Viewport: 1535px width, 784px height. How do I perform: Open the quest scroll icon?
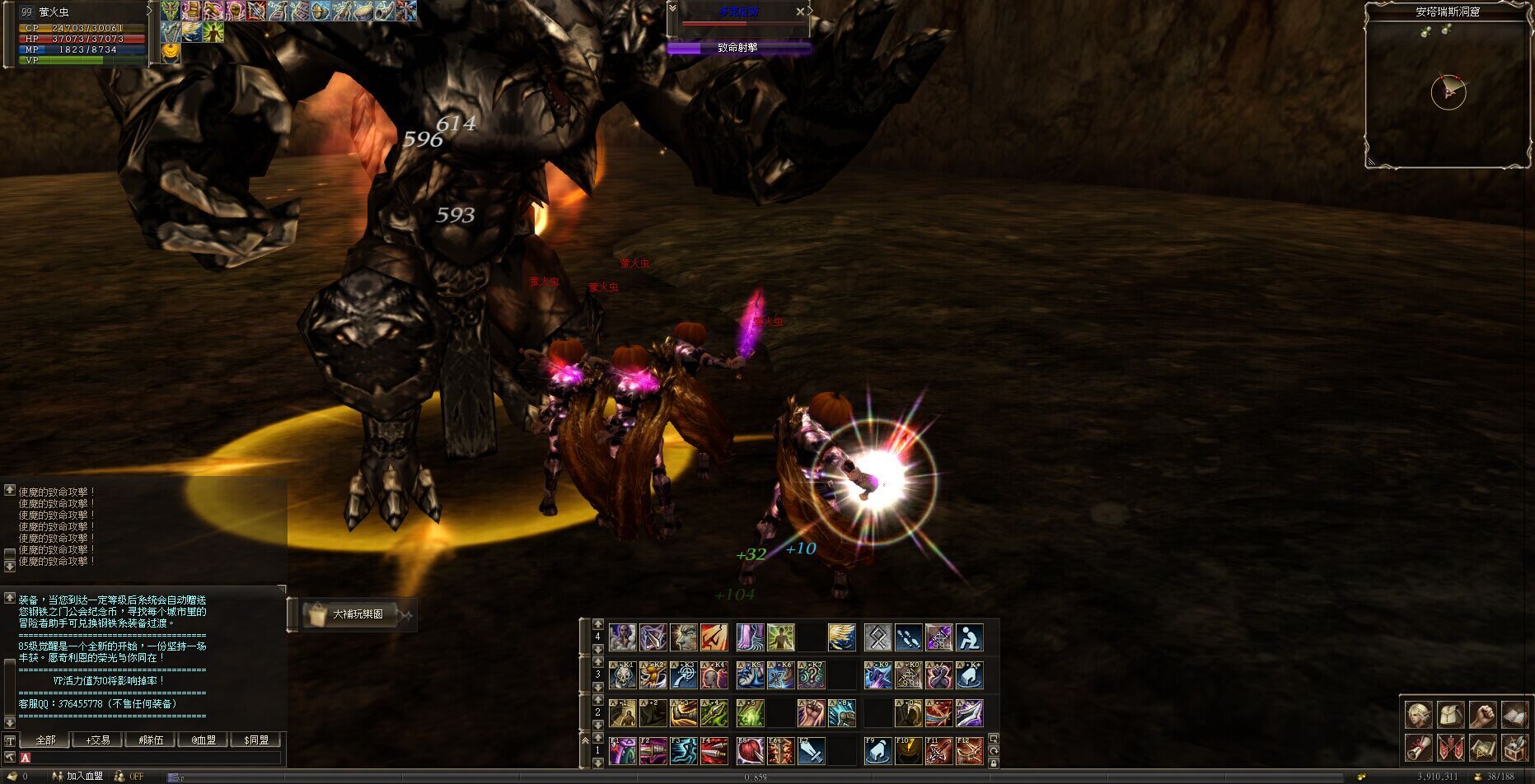tap(1419, 748)
